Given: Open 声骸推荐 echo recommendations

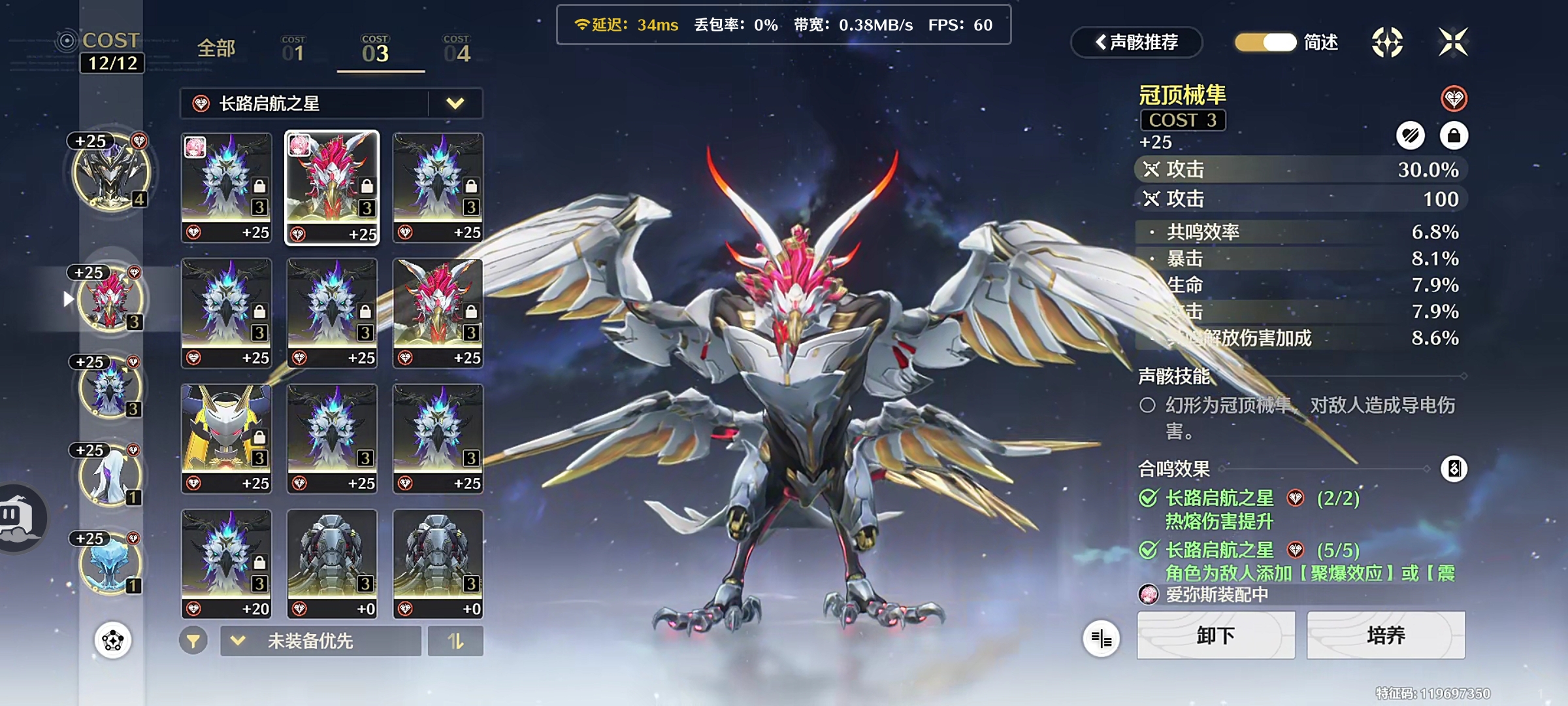Looking at the screenshot, I should click(x=1137, y=42).
